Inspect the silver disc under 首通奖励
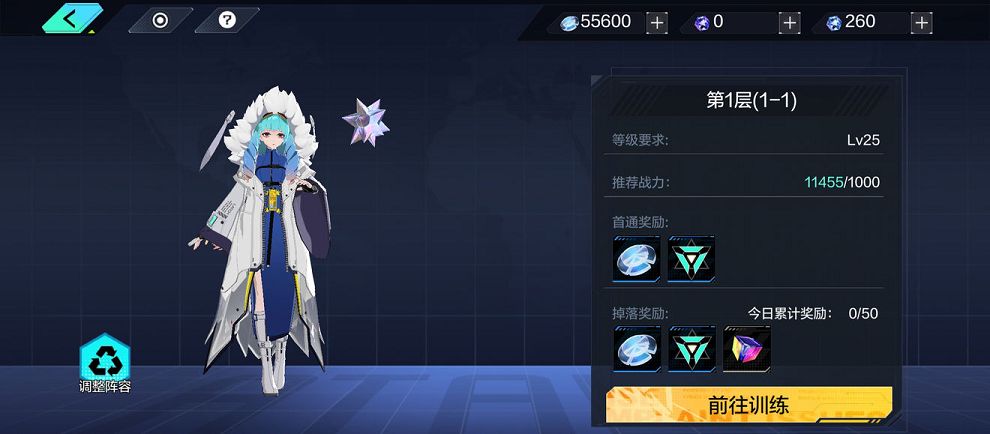Viewport: 990px width, 434px height. point(637,260)
